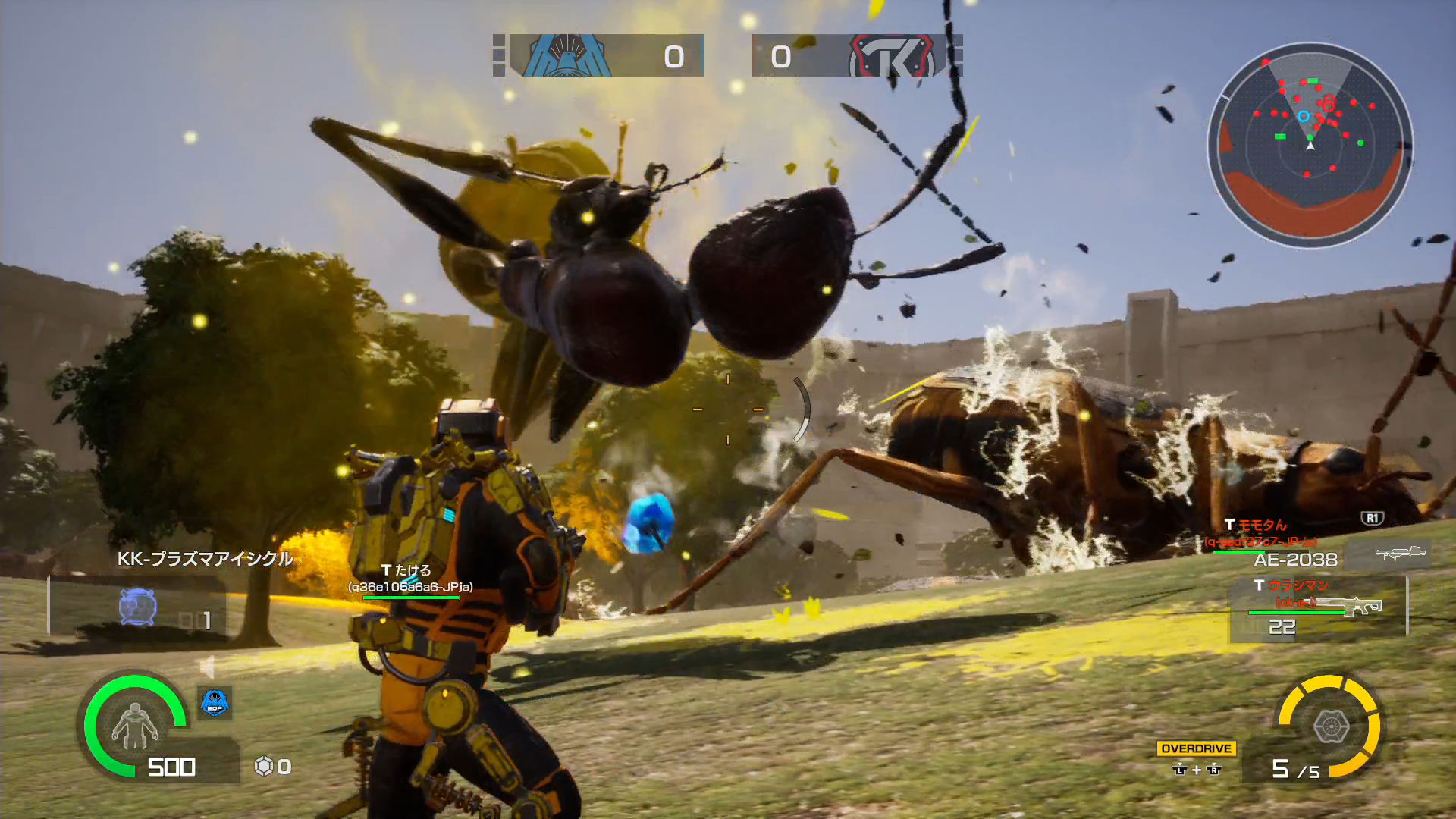Click the yellow overdrive energy core gauge
Viewport: 1456px width, 819px height.
coord(1330,726)
